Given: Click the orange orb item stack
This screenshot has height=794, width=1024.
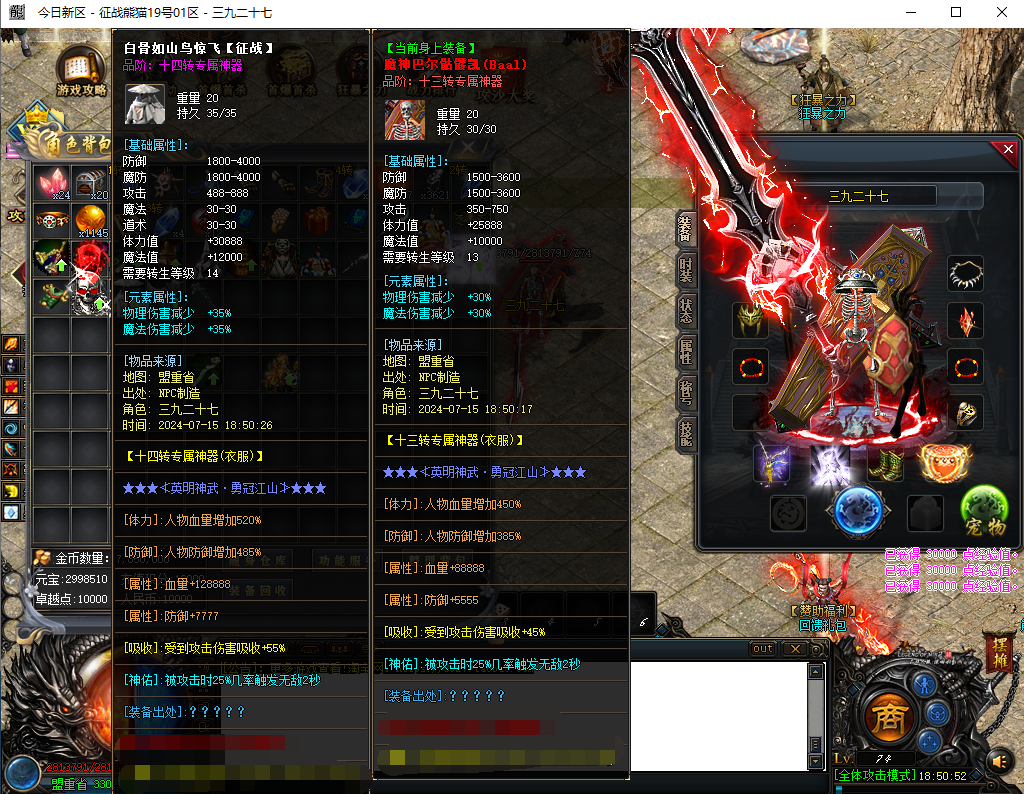Looking at the screenshot, I should 92,221.
